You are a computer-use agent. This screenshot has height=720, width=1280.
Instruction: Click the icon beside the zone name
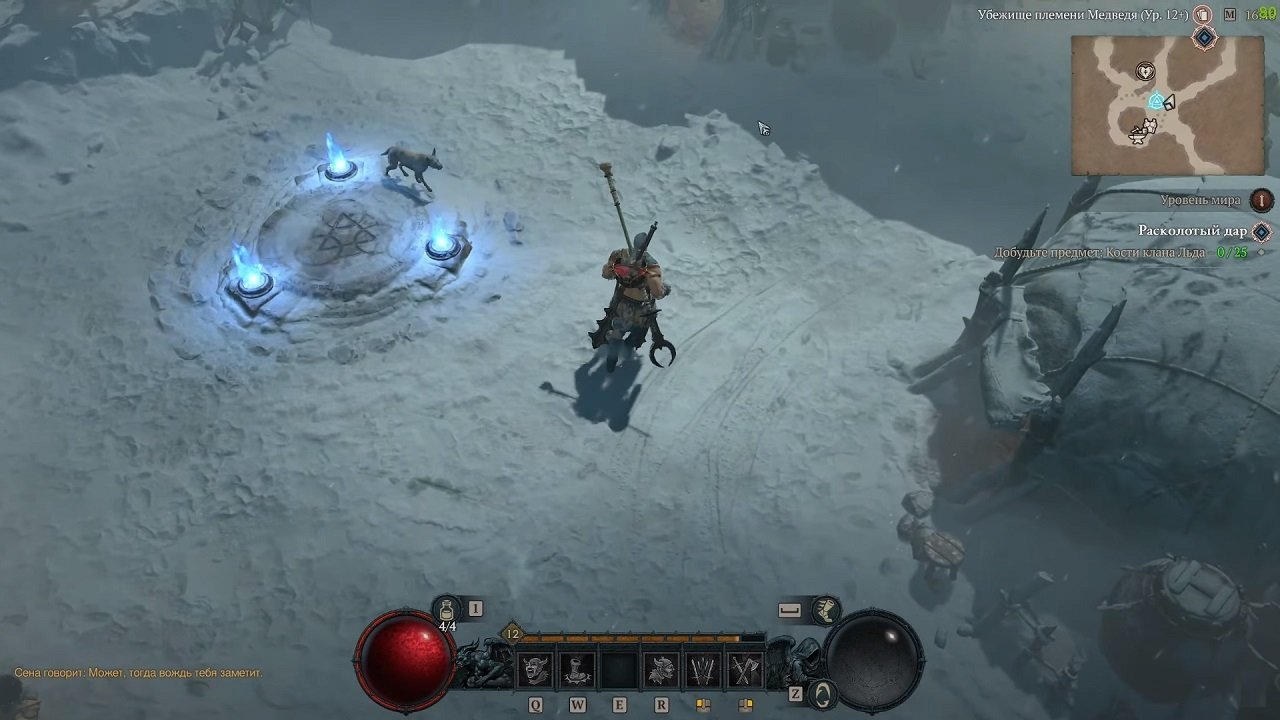(x=1203, y=15)
